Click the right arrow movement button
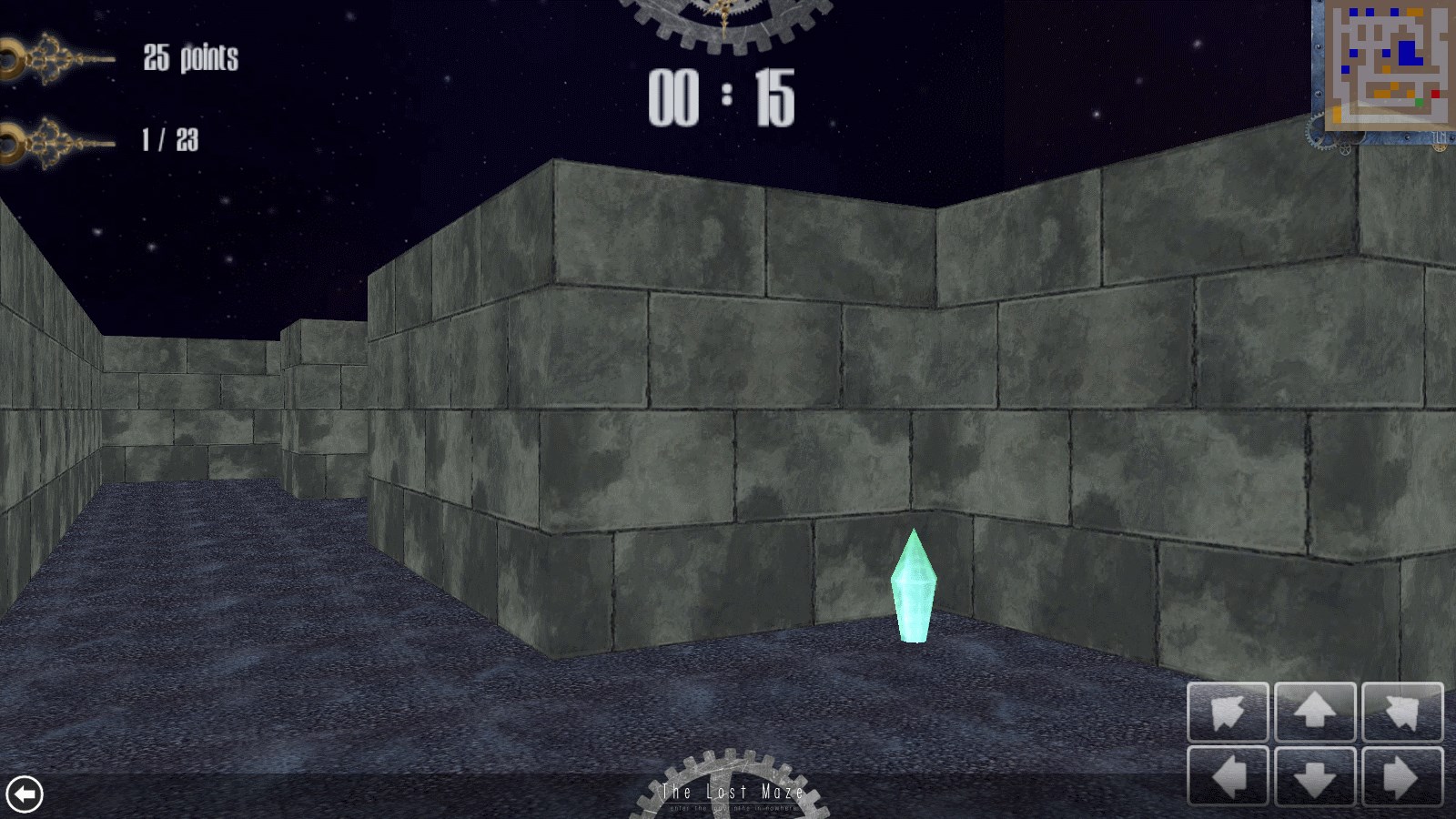The width and height of the screenshot is (1456, 819). [x=1402, y=777]
